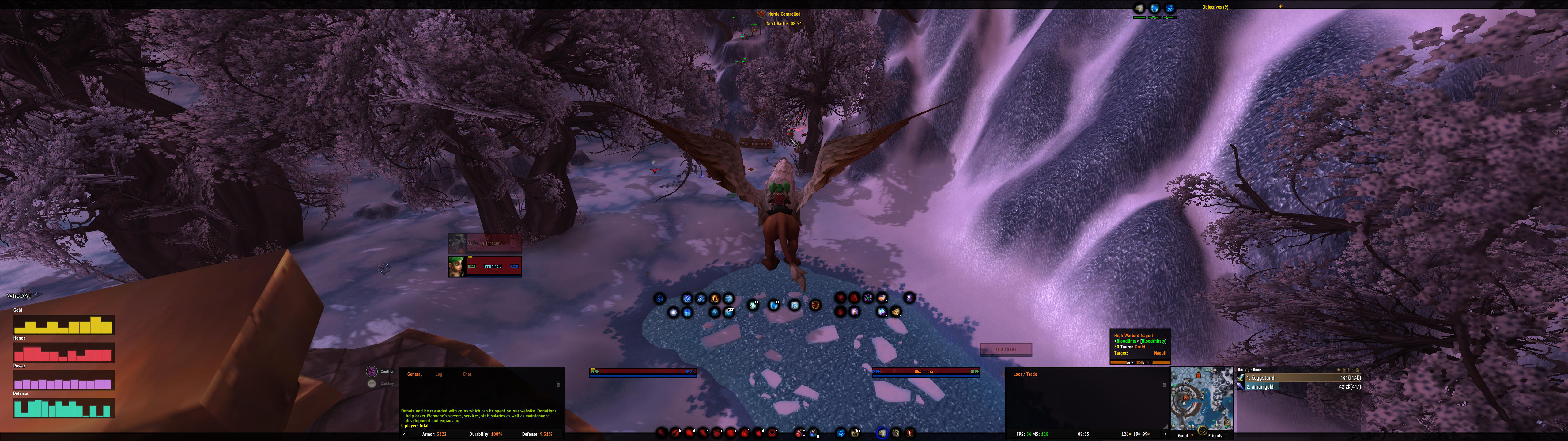The height and width of the screenshot is (441, 1568).
Task: Open the Log chat tab
Action: 438,374
